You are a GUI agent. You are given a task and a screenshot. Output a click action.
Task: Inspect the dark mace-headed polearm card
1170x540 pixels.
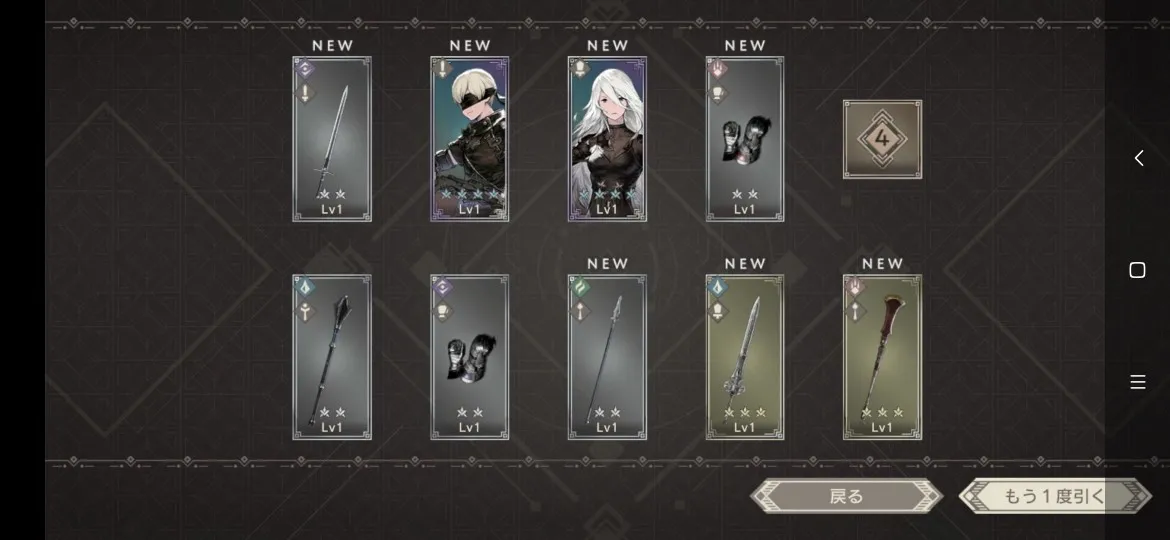pos(332,357)
